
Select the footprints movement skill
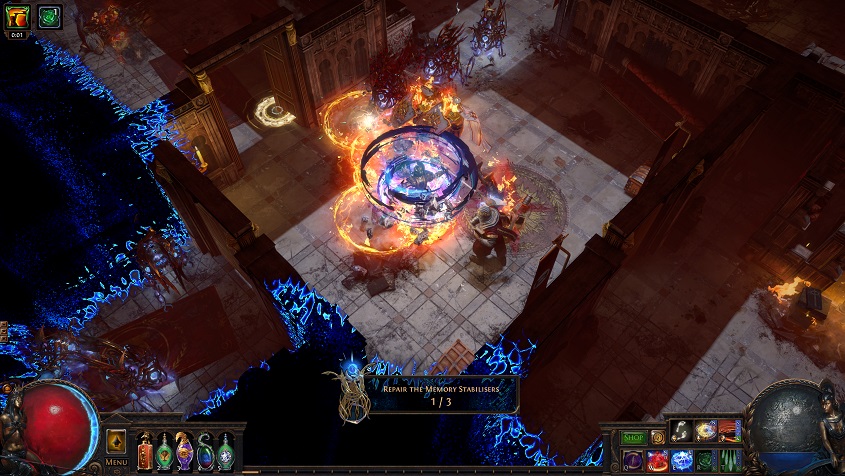coord(682,431)
